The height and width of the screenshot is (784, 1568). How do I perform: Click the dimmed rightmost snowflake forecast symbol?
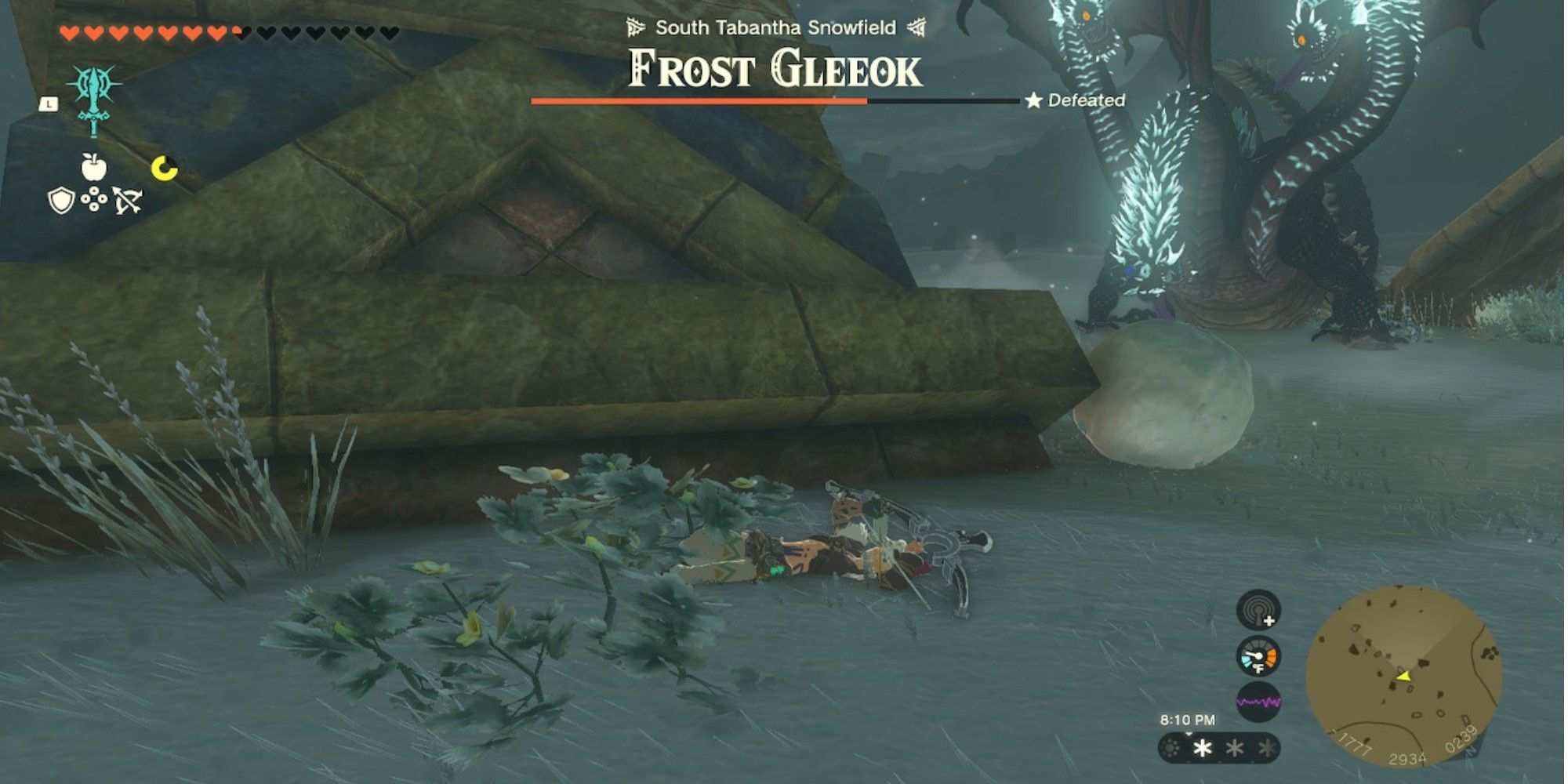(x=1266, y=749)
